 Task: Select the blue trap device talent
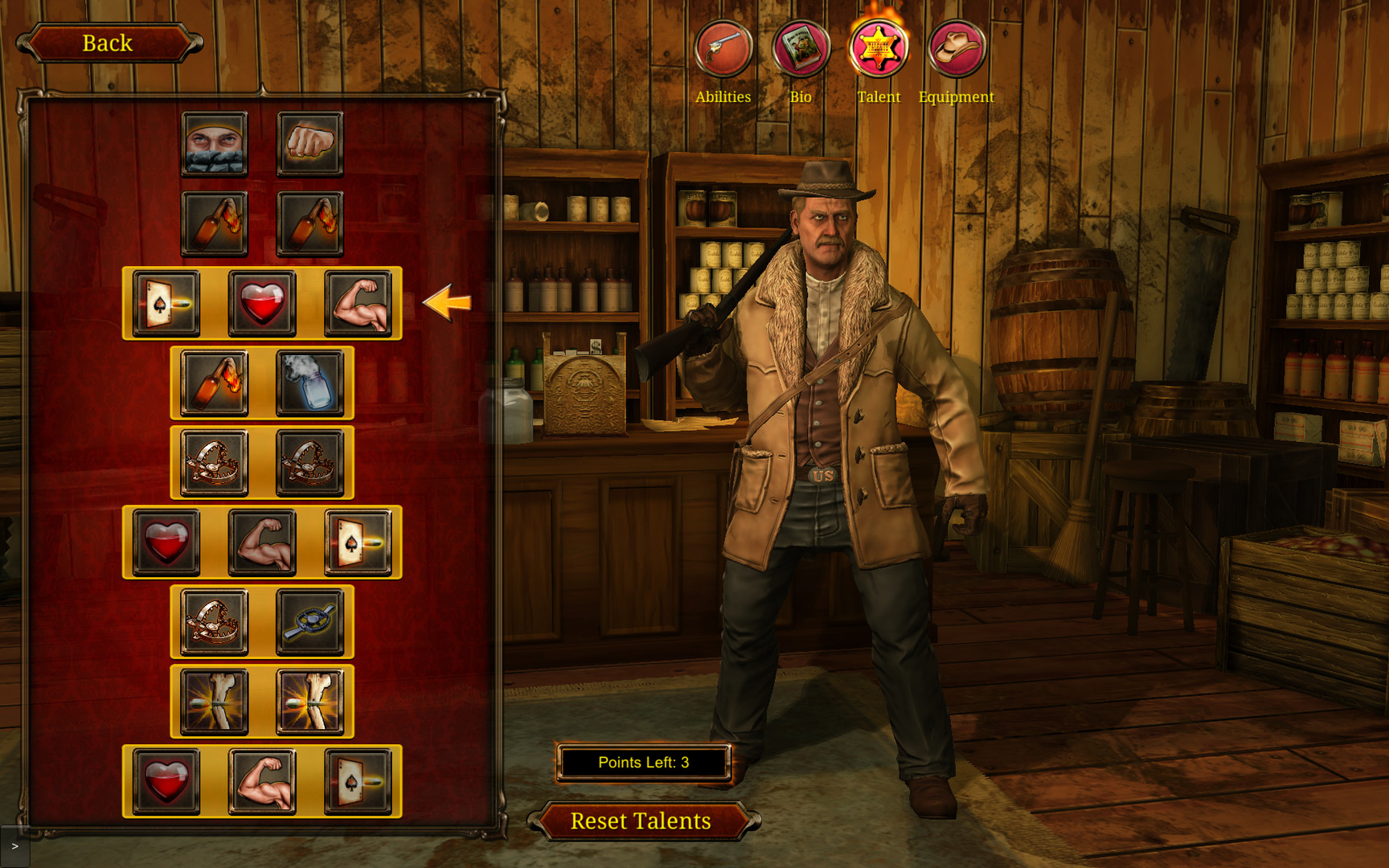tap(310, 620)
